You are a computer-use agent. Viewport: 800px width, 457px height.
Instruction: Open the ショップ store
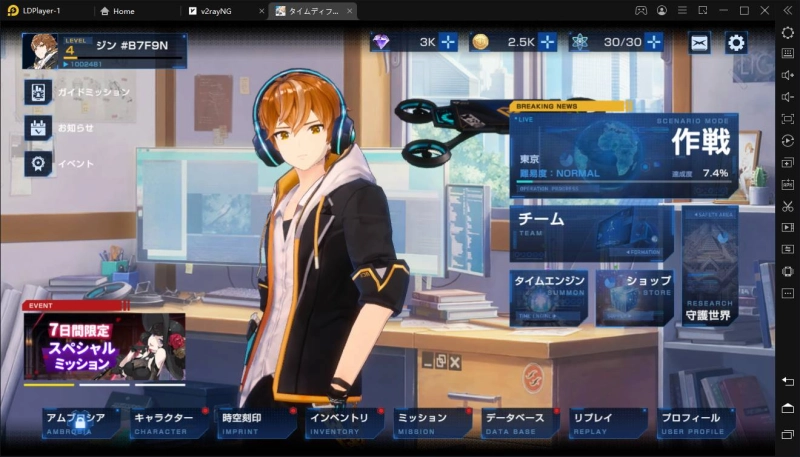coord(637,295)
